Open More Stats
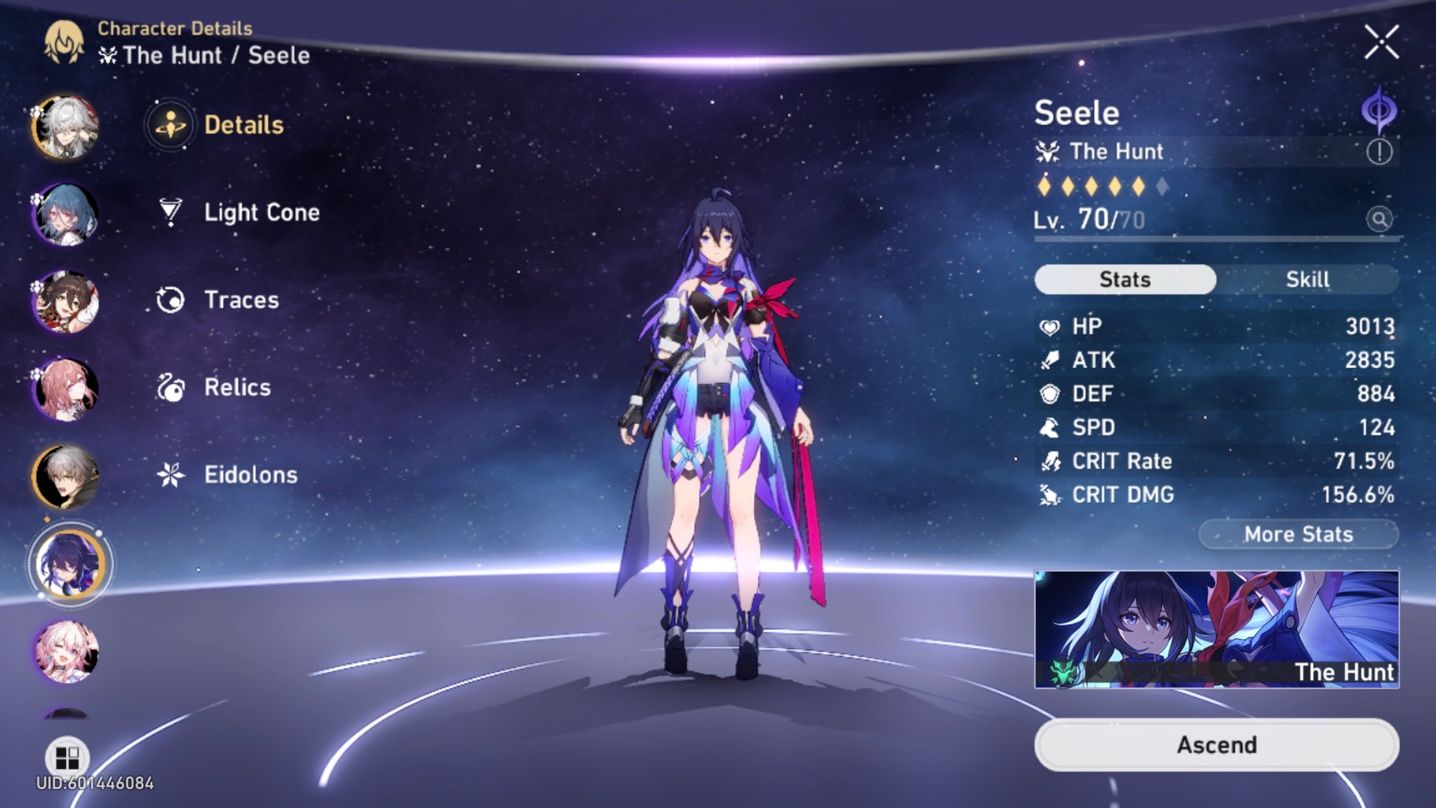The height and width of the screenshot is (808, 1436). coord(1297,534)
